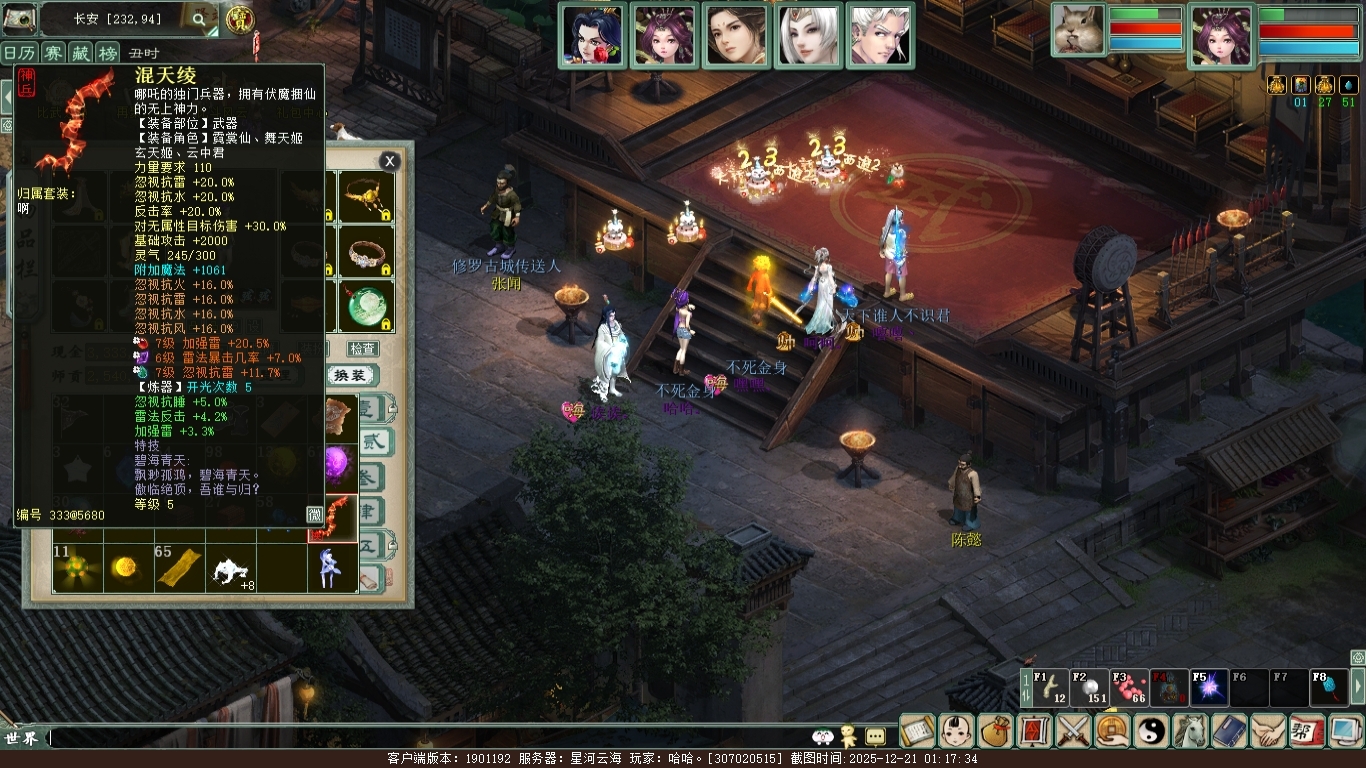Open the 日历 calendar tab
1366x768 pixels.
(x=18, y=53)
